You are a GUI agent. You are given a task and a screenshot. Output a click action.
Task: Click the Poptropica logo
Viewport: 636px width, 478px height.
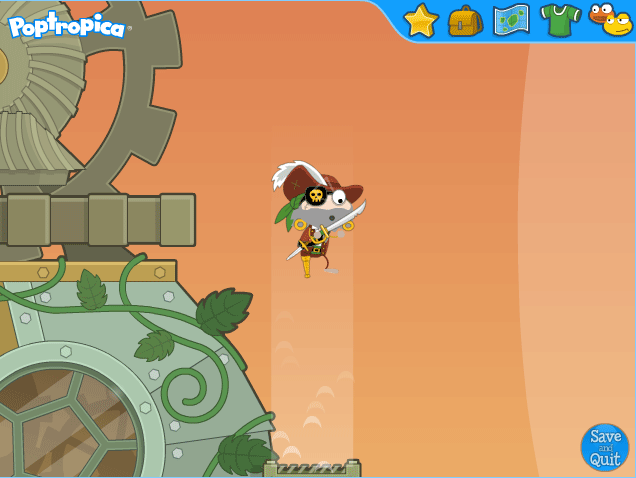[67, 26]
